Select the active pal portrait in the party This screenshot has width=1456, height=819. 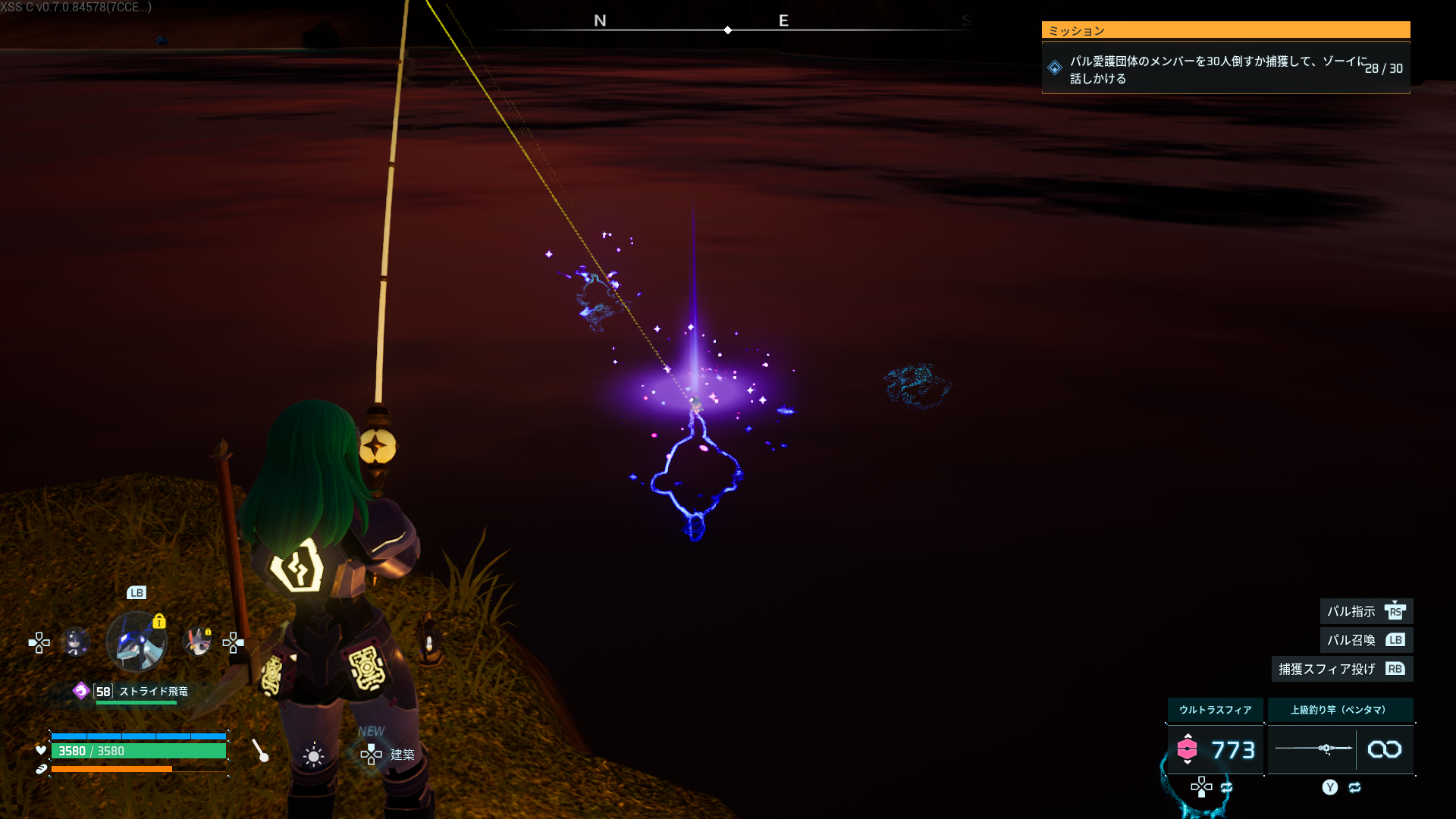click(x=136, y=642)
